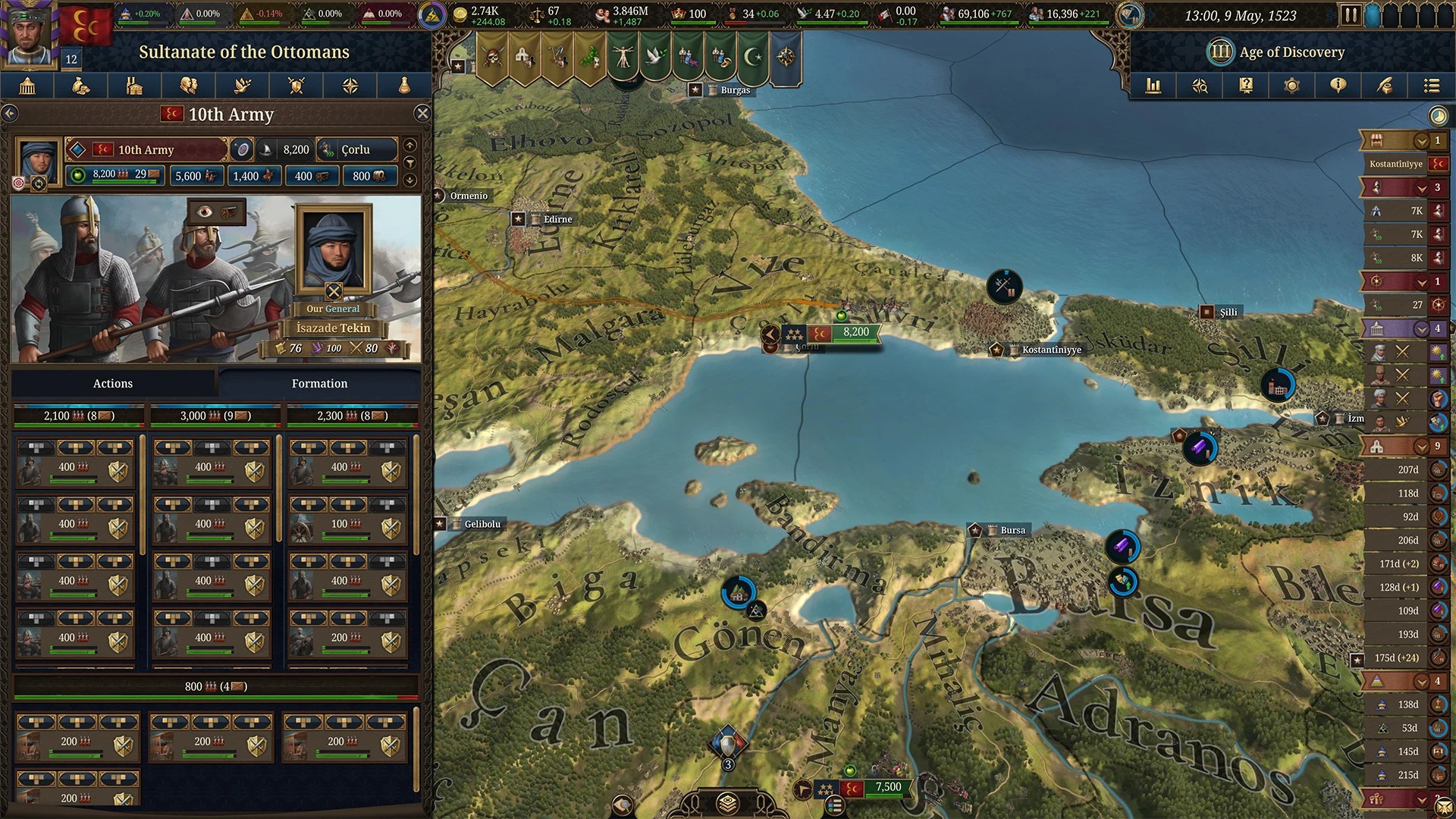Open the ledger bar chart button
1456x819 pixels.
1153,86
